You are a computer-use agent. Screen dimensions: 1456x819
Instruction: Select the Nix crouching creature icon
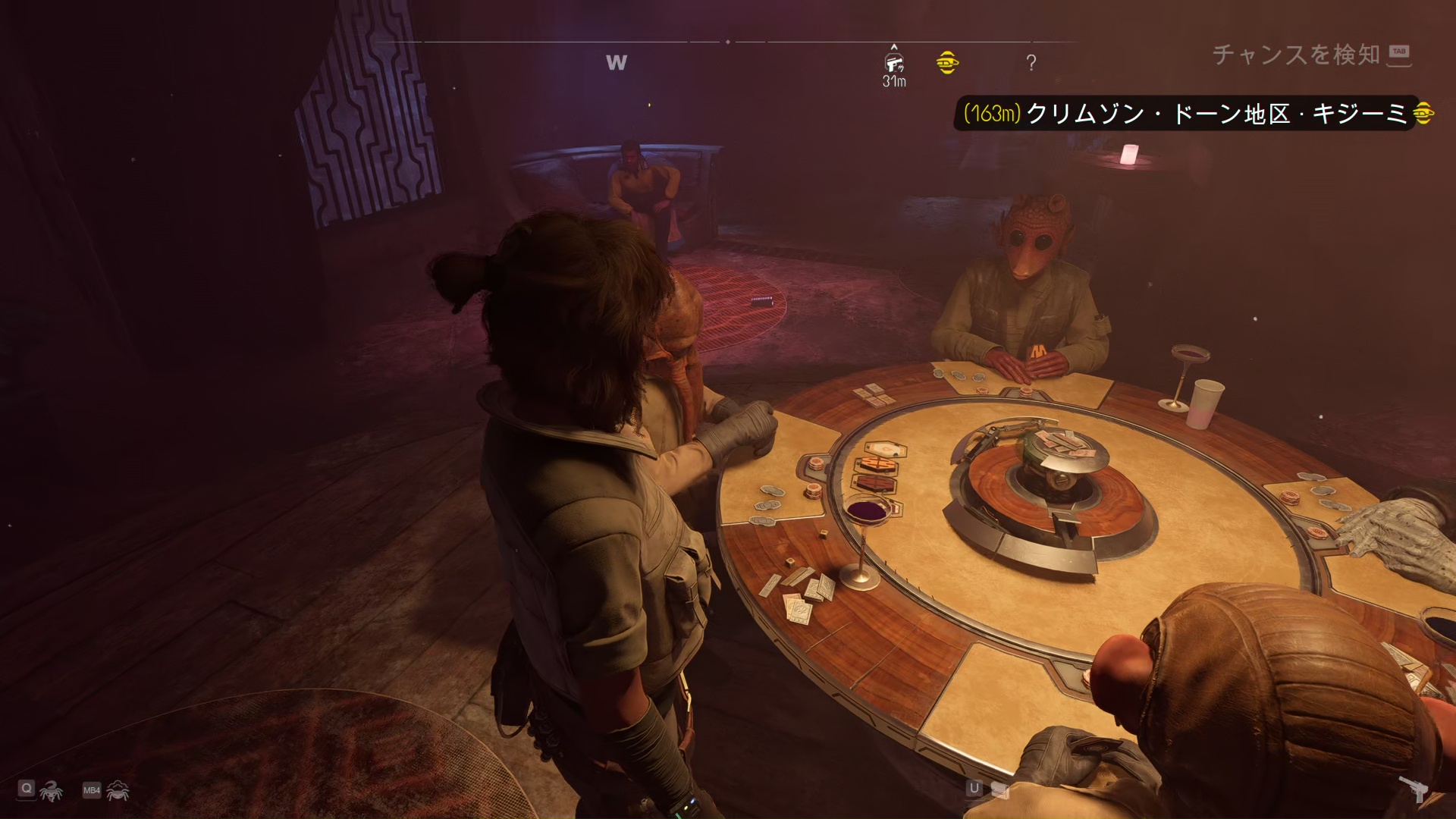118,791
